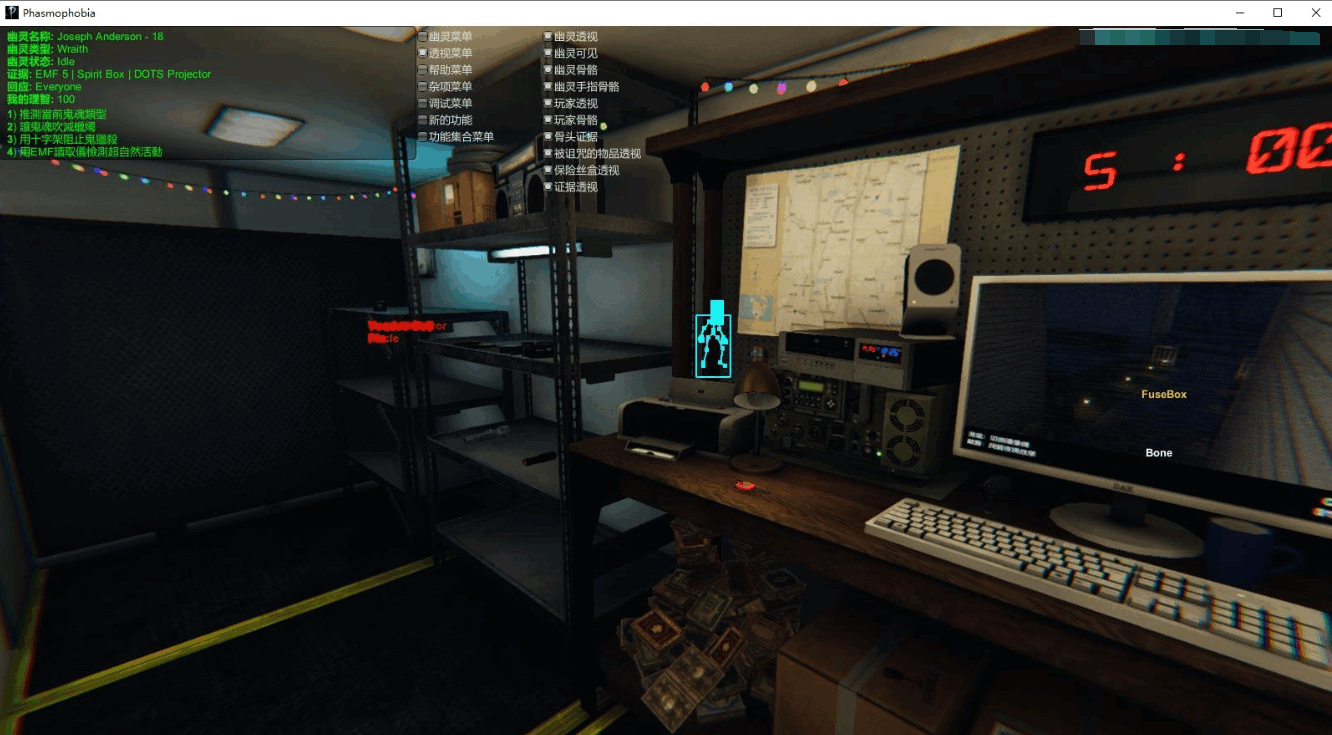Image resolution: width=1332 pixels, height=735 pixels.
Task: Uncheck the 证据透视 option
Action: (549, 186)
